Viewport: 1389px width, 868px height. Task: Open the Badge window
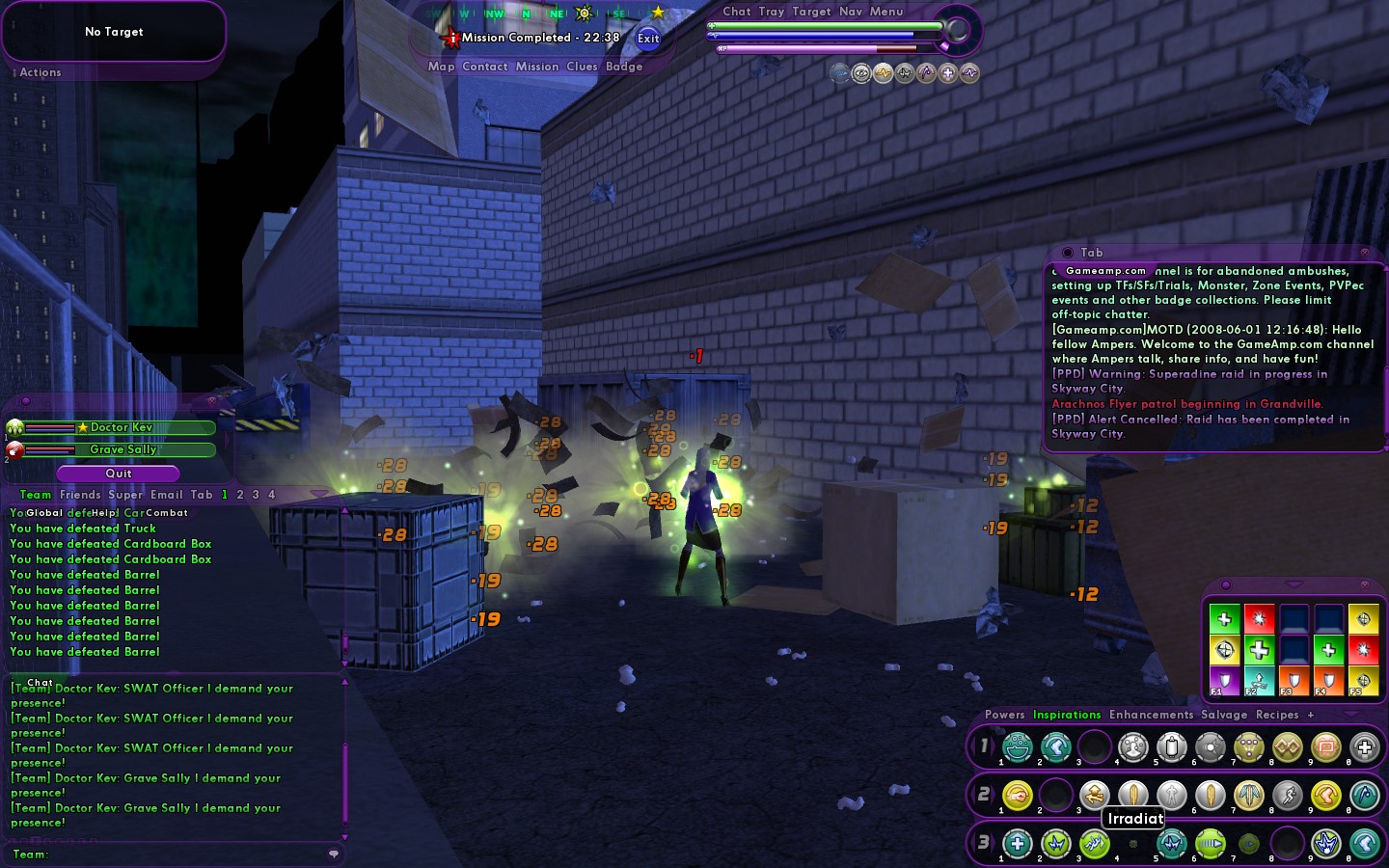coord(624,67)
